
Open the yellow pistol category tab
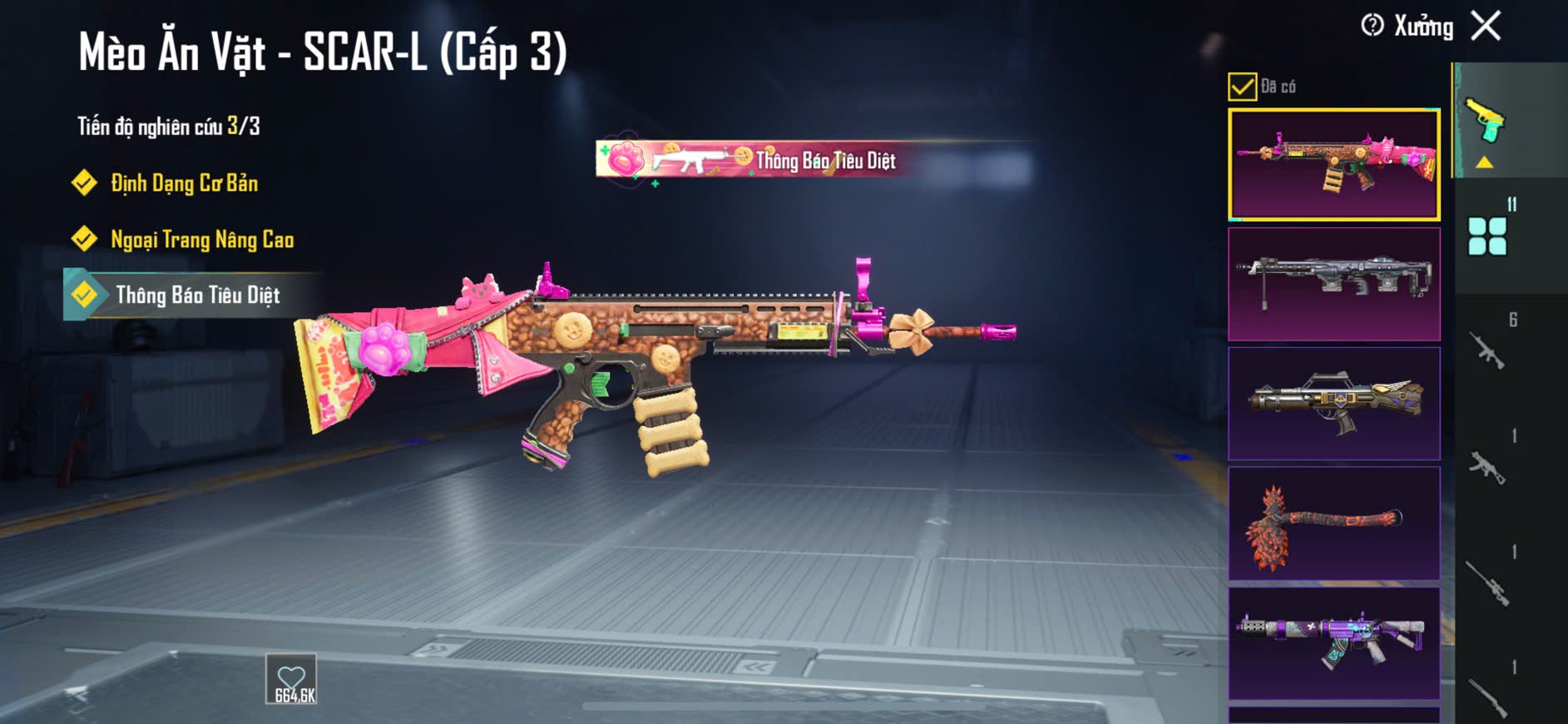click(1486, 122)
